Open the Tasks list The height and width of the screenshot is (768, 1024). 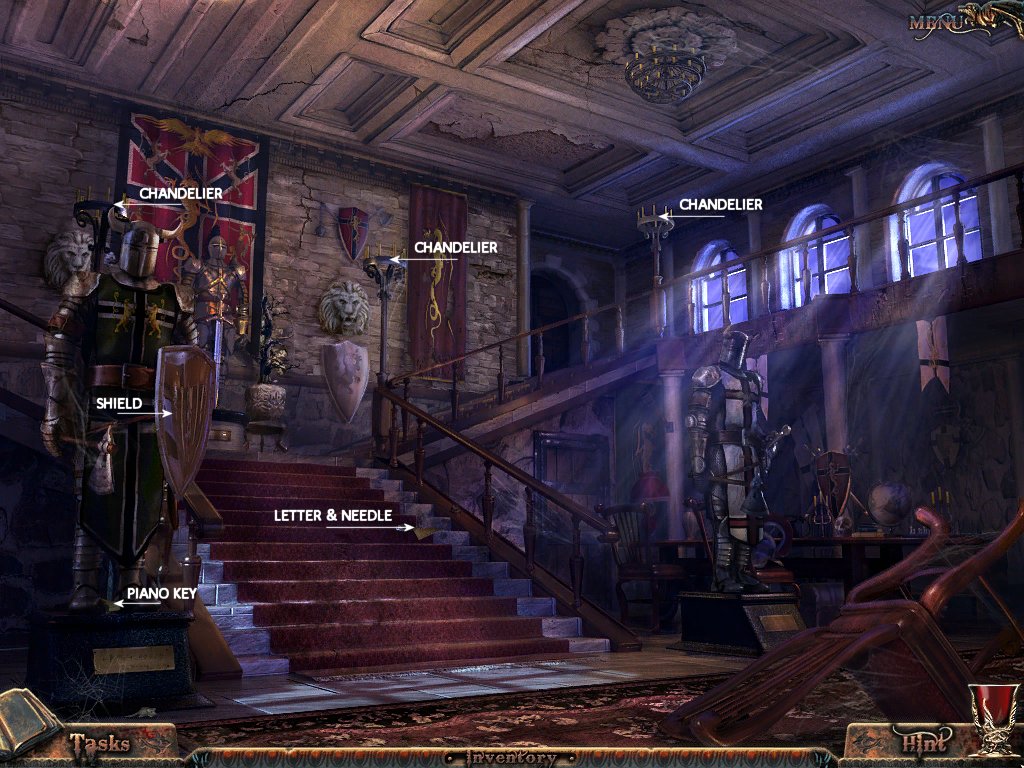[100, 743]
